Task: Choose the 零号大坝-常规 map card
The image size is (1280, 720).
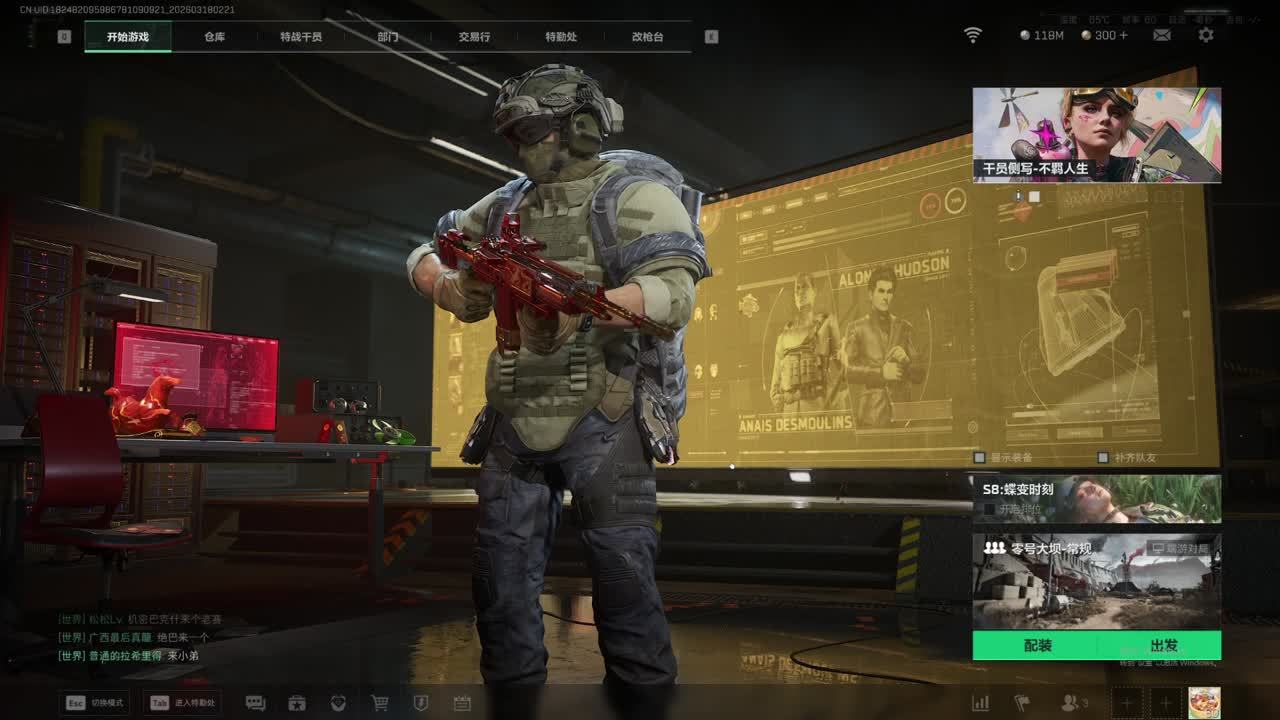Action: [1096, 580]
